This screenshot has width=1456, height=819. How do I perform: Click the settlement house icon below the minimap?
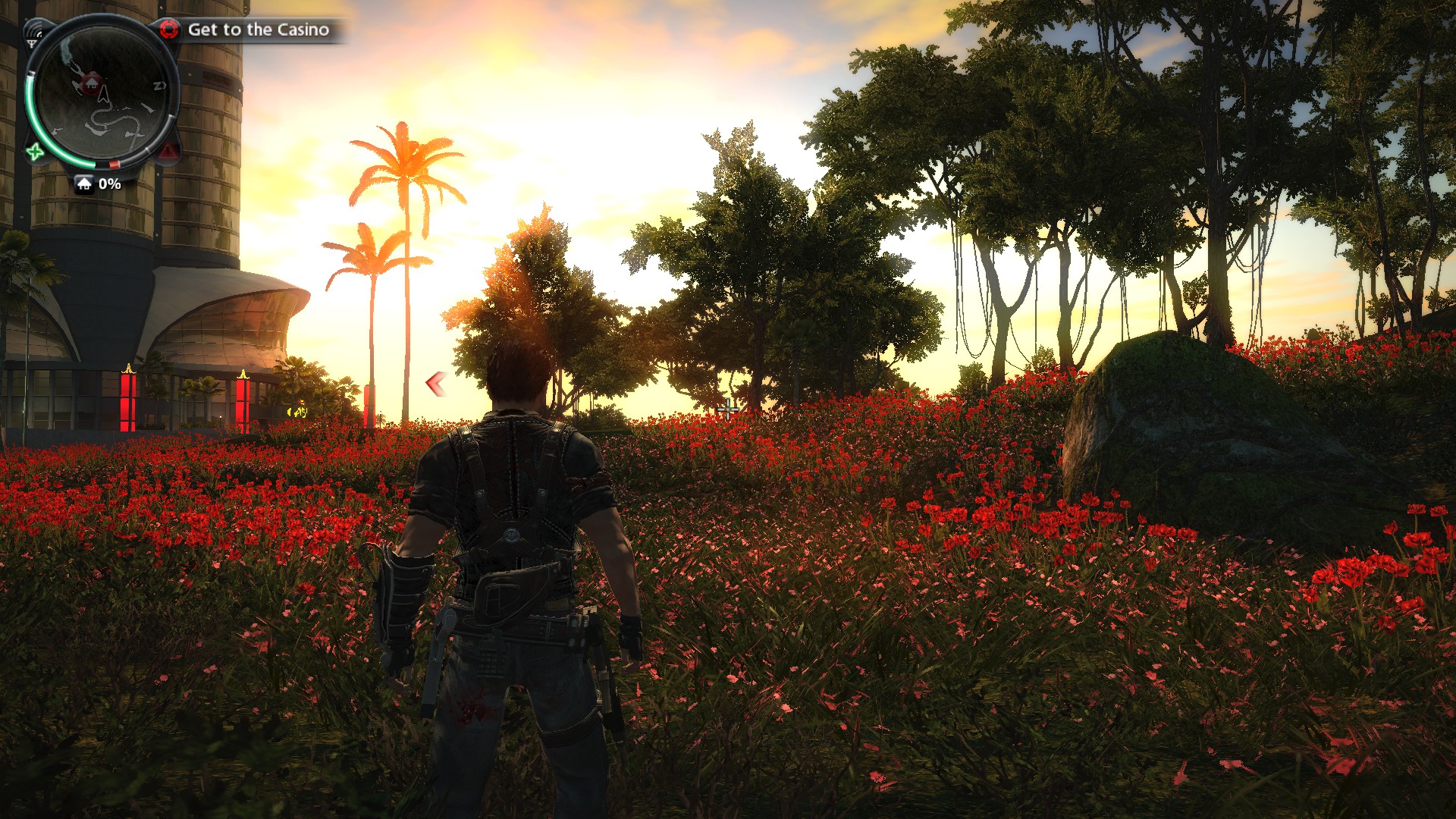[x=84, y=184]
